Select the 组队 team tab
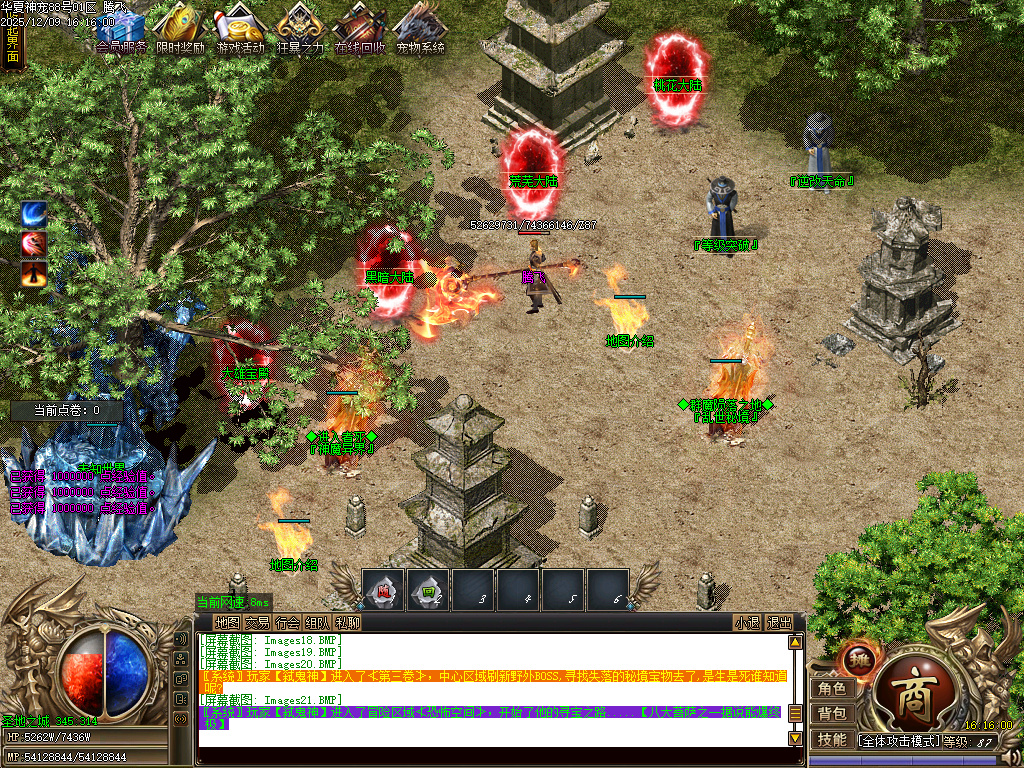 tap(317, 622)
